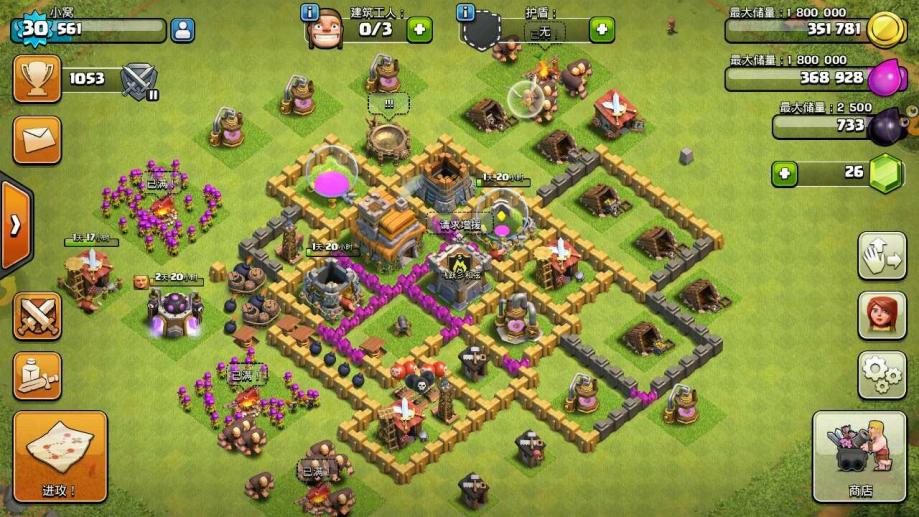Open the Settings gears
Image resolution: width=919 pixels, height=517 pixels.
881,375
